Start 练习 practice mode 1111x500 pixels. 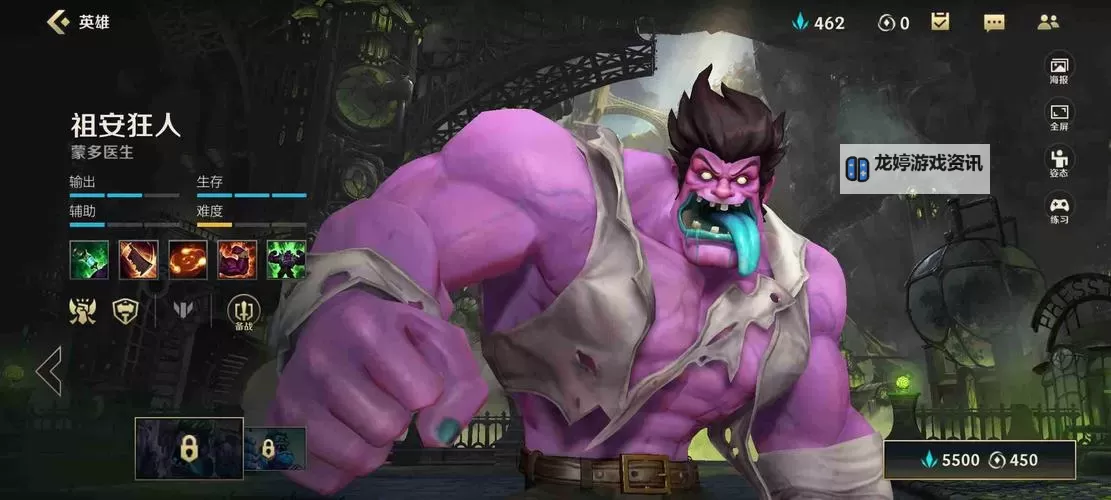coord(1059,209)
